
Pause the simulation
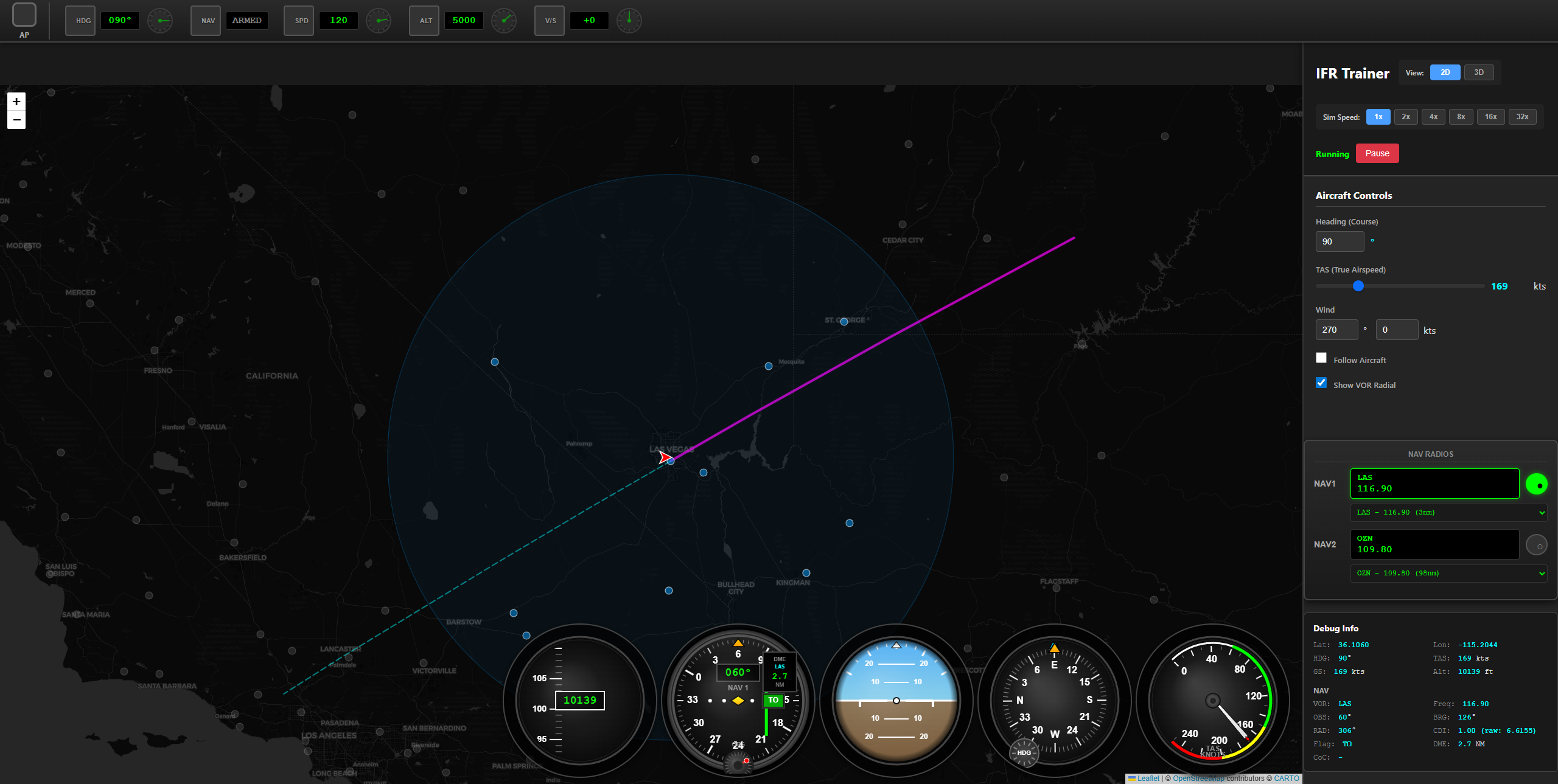(1377, 153)
